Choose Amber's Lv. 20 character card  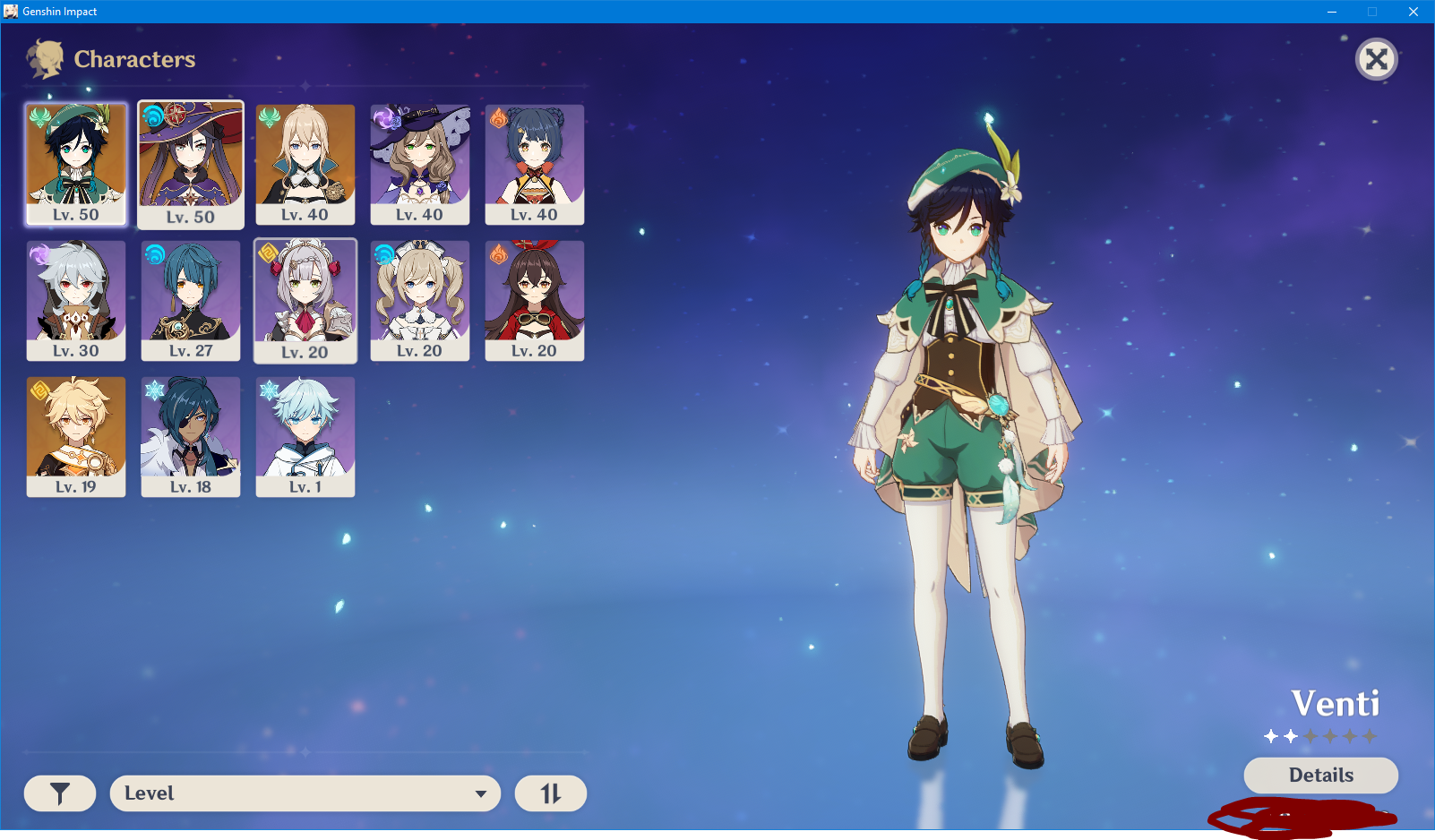(535, 299)
